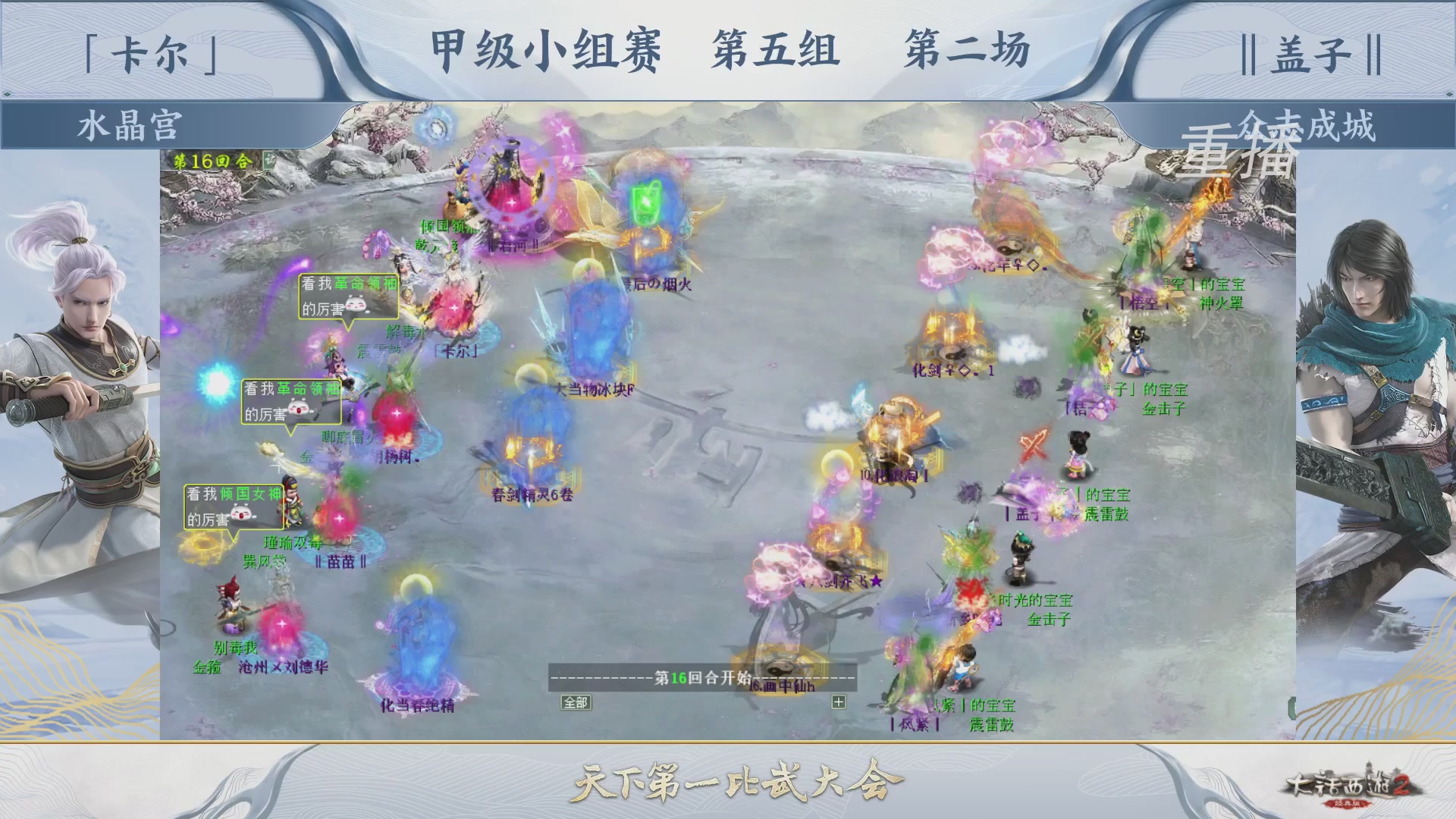Click the green record icon beside 第16回合 counter
The height and width of the screenshot is (819, 1456).
pos(268,159)
